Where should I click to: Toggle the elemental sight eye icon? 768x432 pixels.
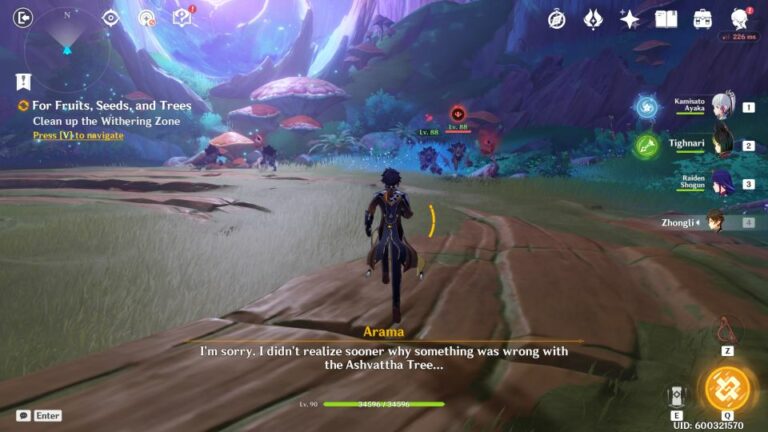pyautogui.click(x=111, y=18)
